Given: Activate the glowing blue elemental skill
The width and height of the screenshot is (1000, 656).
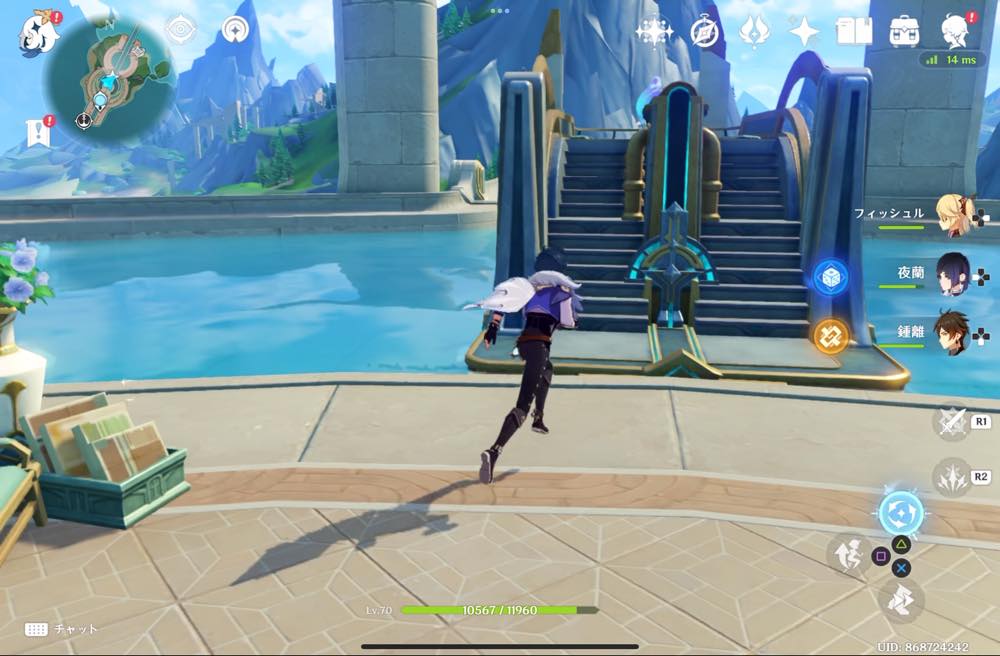Looking at the screenshot, I should pyautogui.click(x=900, y=514).
